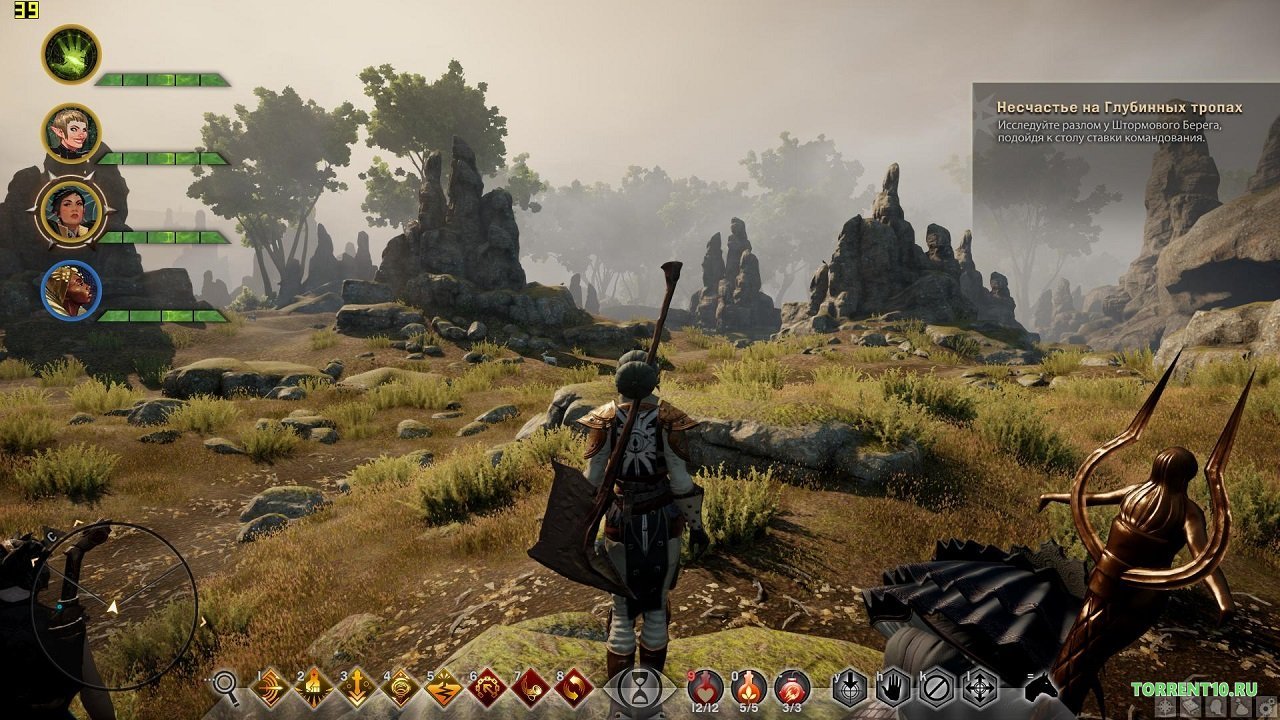Drink the health potion showing 12/12
Viewport: 1280px width, 720px height.
point(706,688)
